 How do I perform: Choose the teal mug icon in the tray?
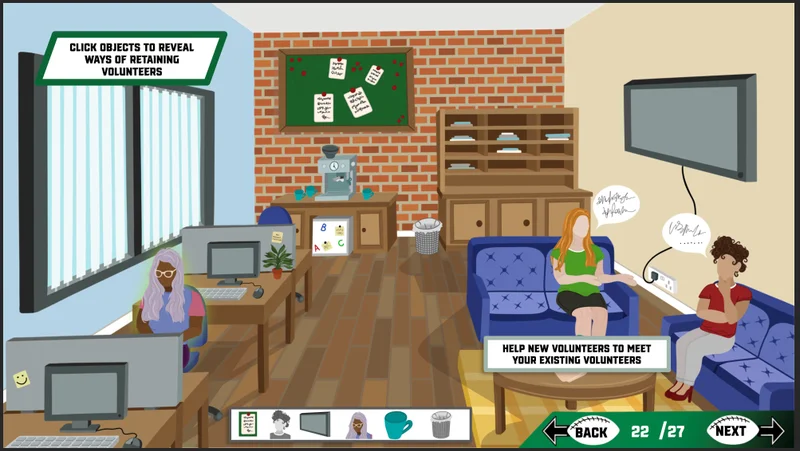pos(398,425)
